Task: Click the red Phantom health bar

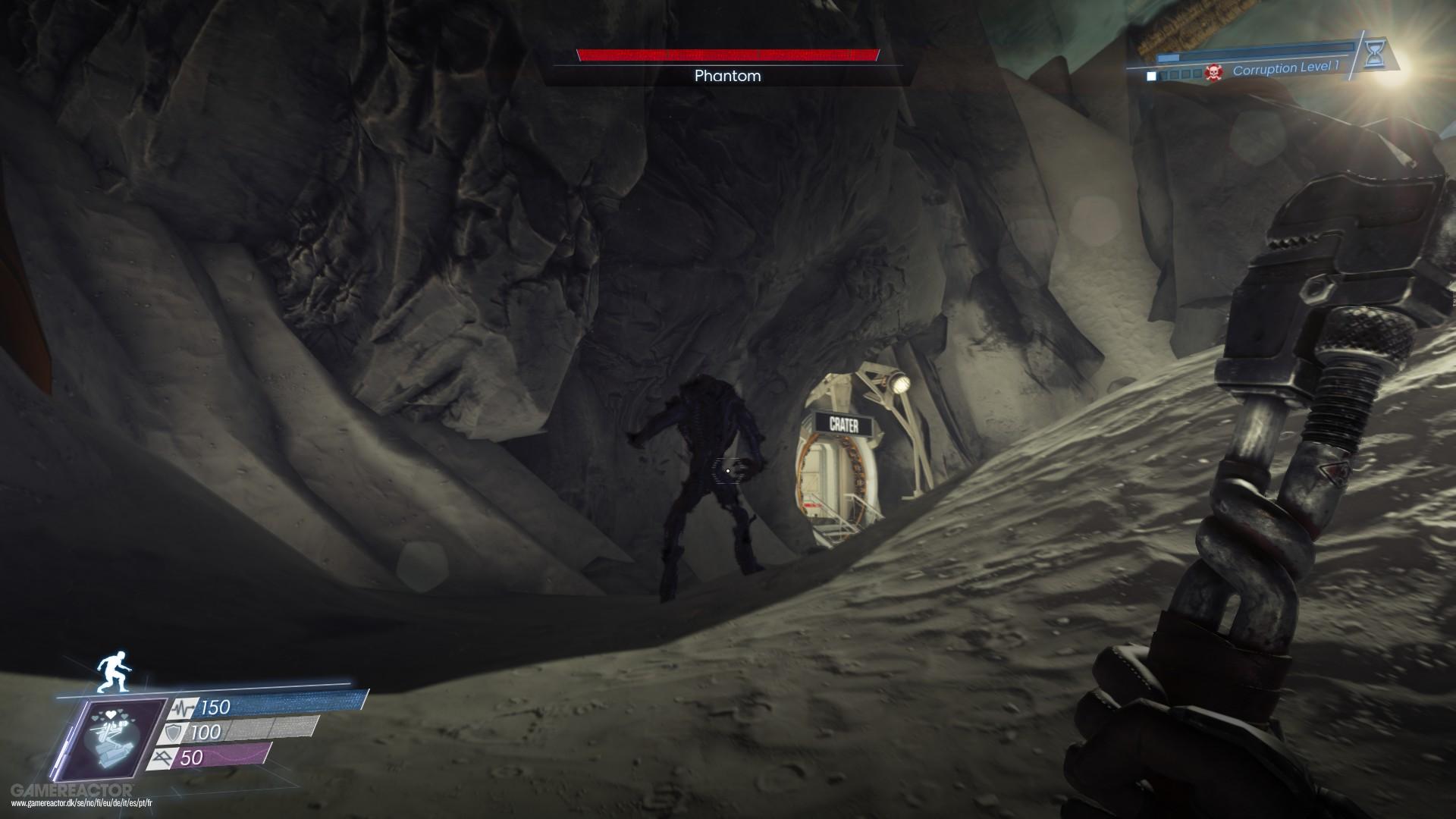Action: coord(726,55)
